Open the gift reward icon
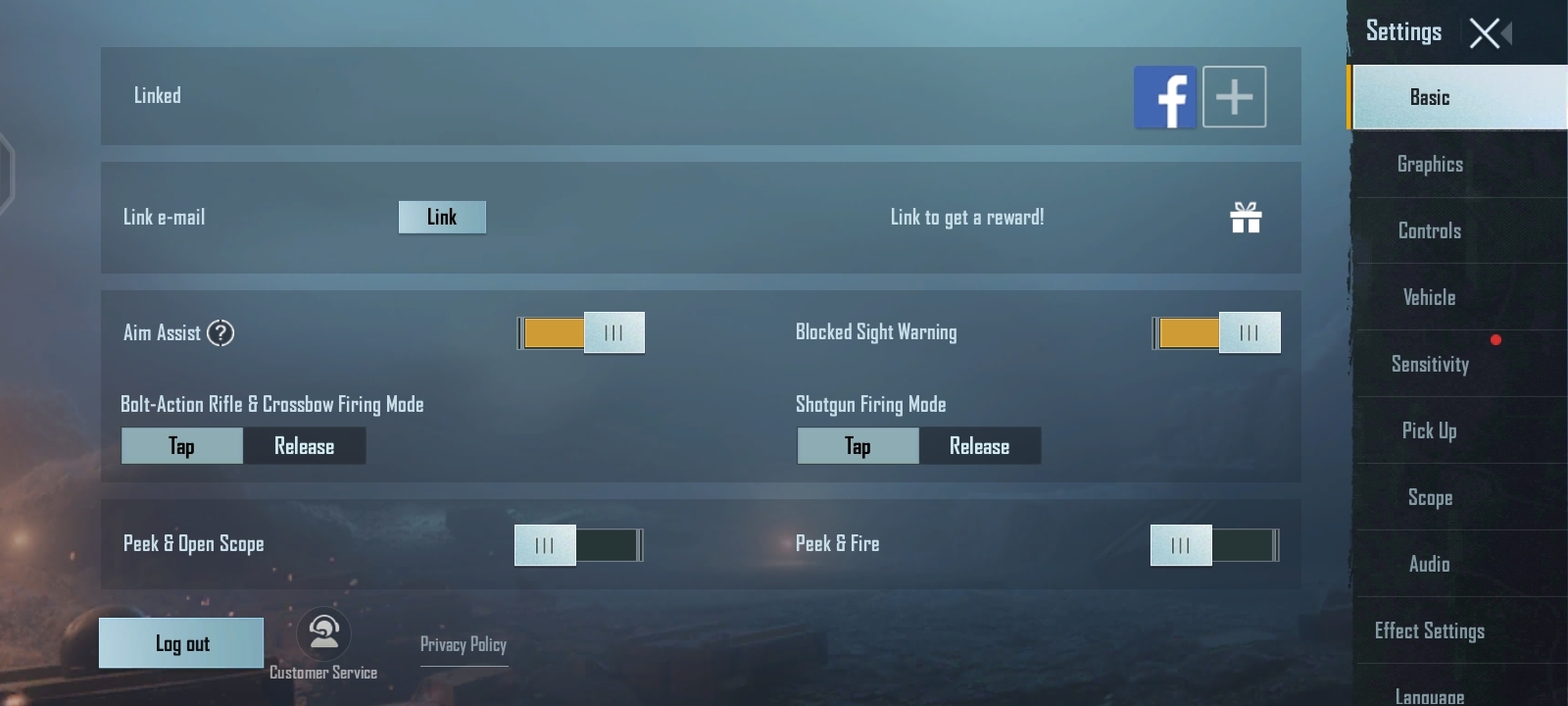 [x=1246, y=218]
